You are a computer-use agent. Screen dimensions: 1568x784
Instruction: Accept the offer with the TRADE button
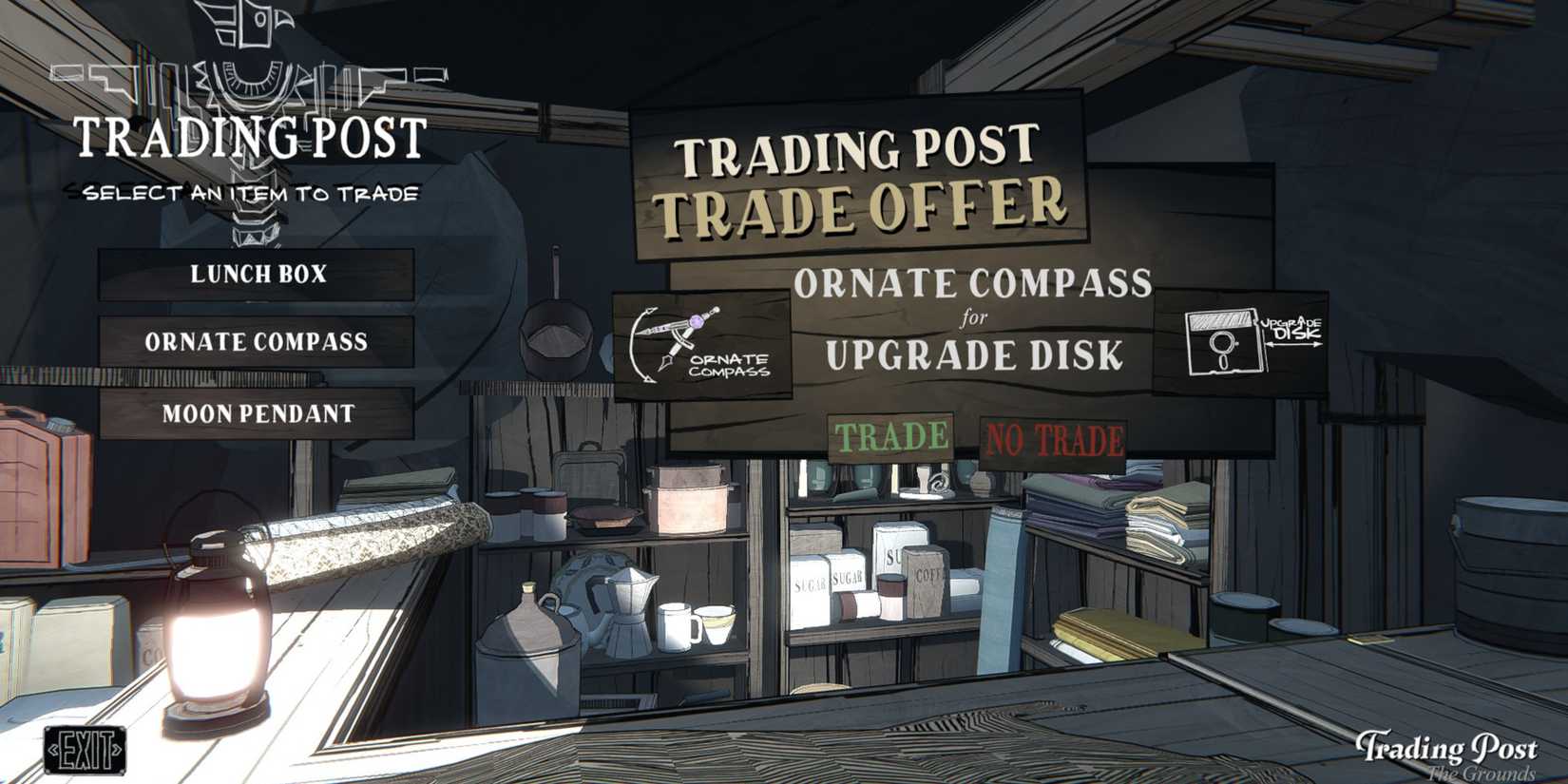point(891,438)
